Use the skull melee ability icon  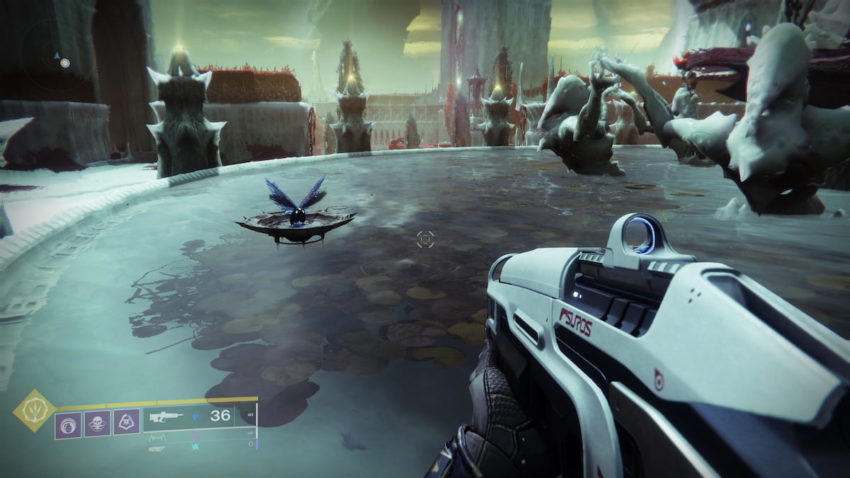coord(97,423)
